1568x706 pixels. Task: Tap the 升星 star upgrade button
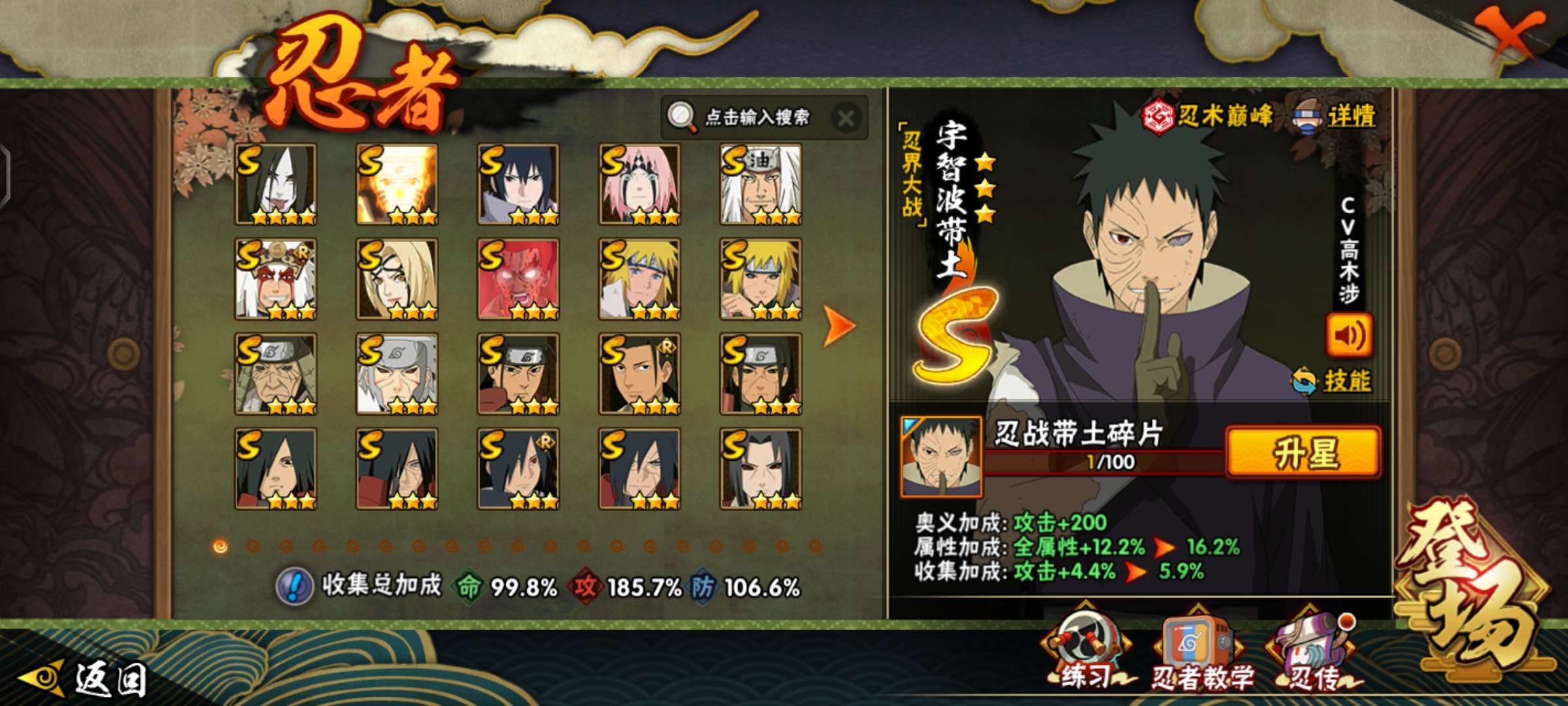pos(1304,453)
